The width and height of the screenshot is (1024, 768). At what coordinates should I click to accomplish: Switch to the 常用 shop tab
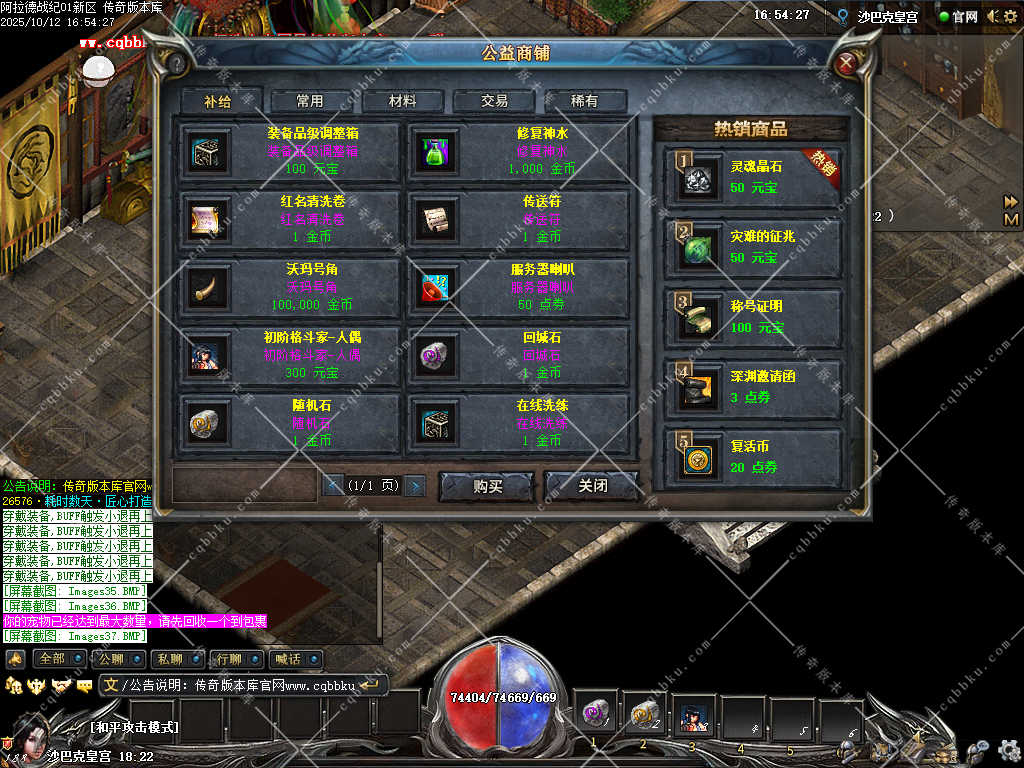point(310,101)
